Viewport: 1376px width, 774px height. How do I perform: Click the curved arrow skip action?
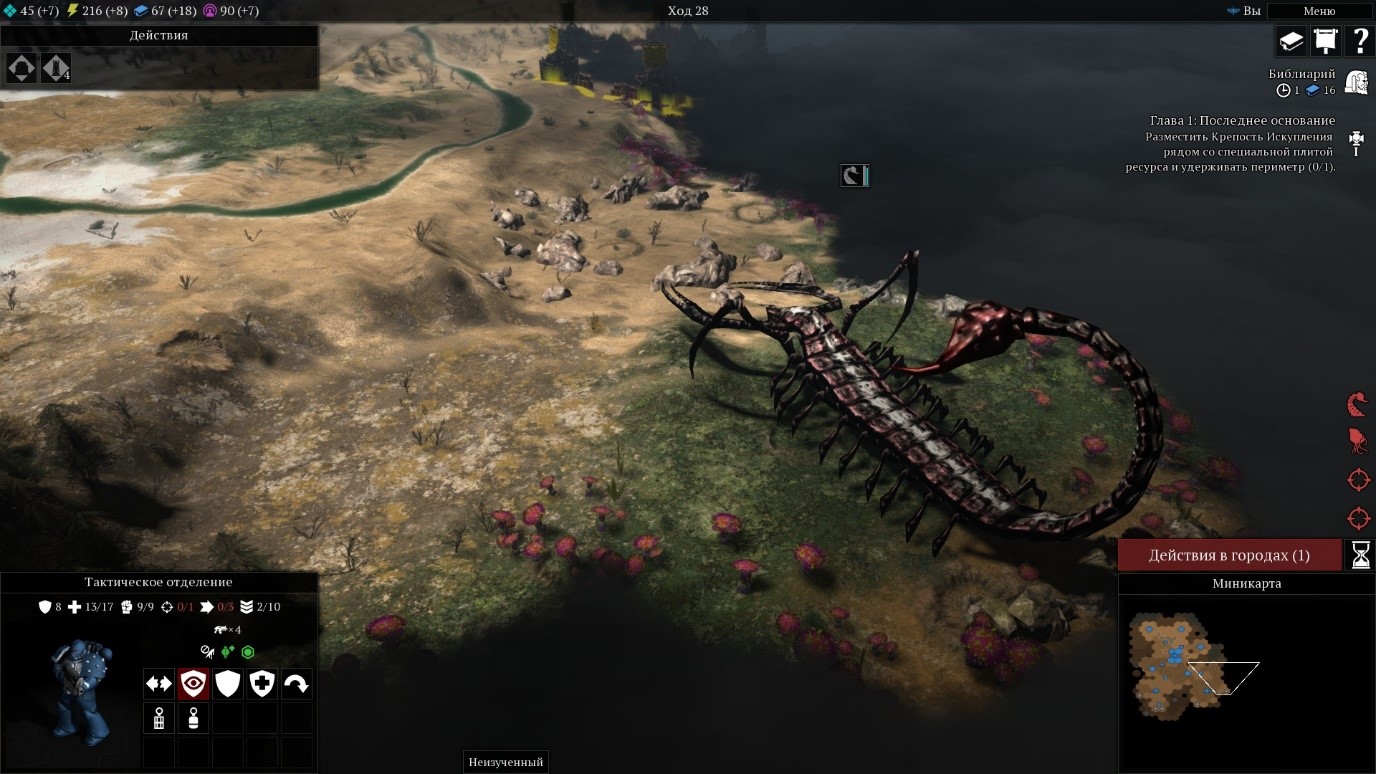(297, 684)
